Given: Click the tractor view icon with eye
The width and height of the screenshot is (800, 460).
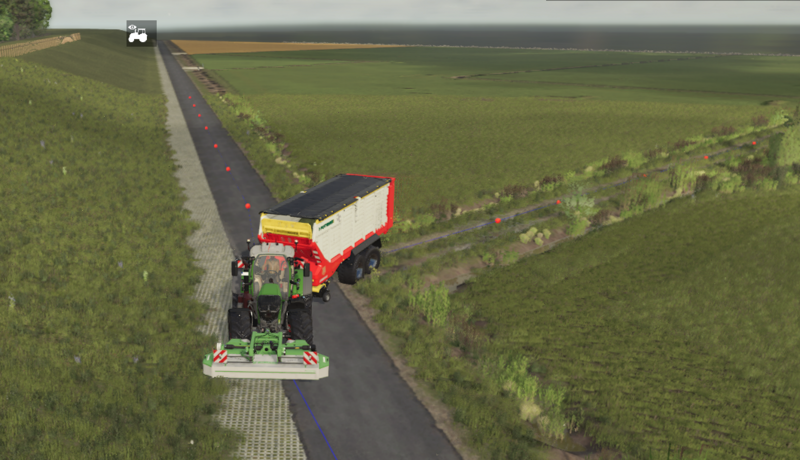Looking at the screenshot, I should (140, 33).
